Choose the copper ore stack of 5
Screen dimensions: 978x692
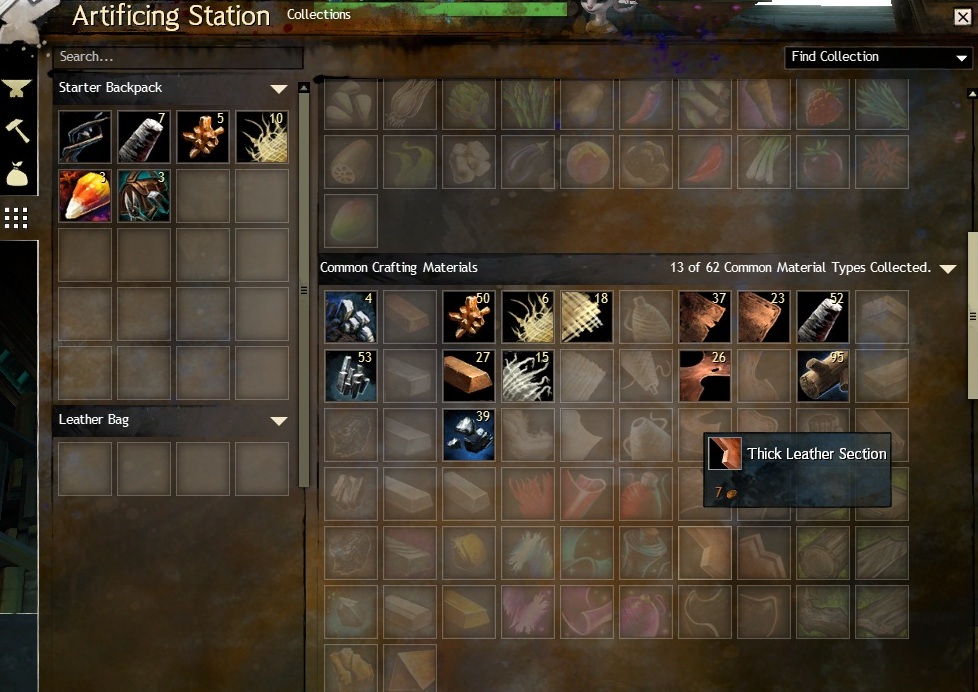coord(202,136)
